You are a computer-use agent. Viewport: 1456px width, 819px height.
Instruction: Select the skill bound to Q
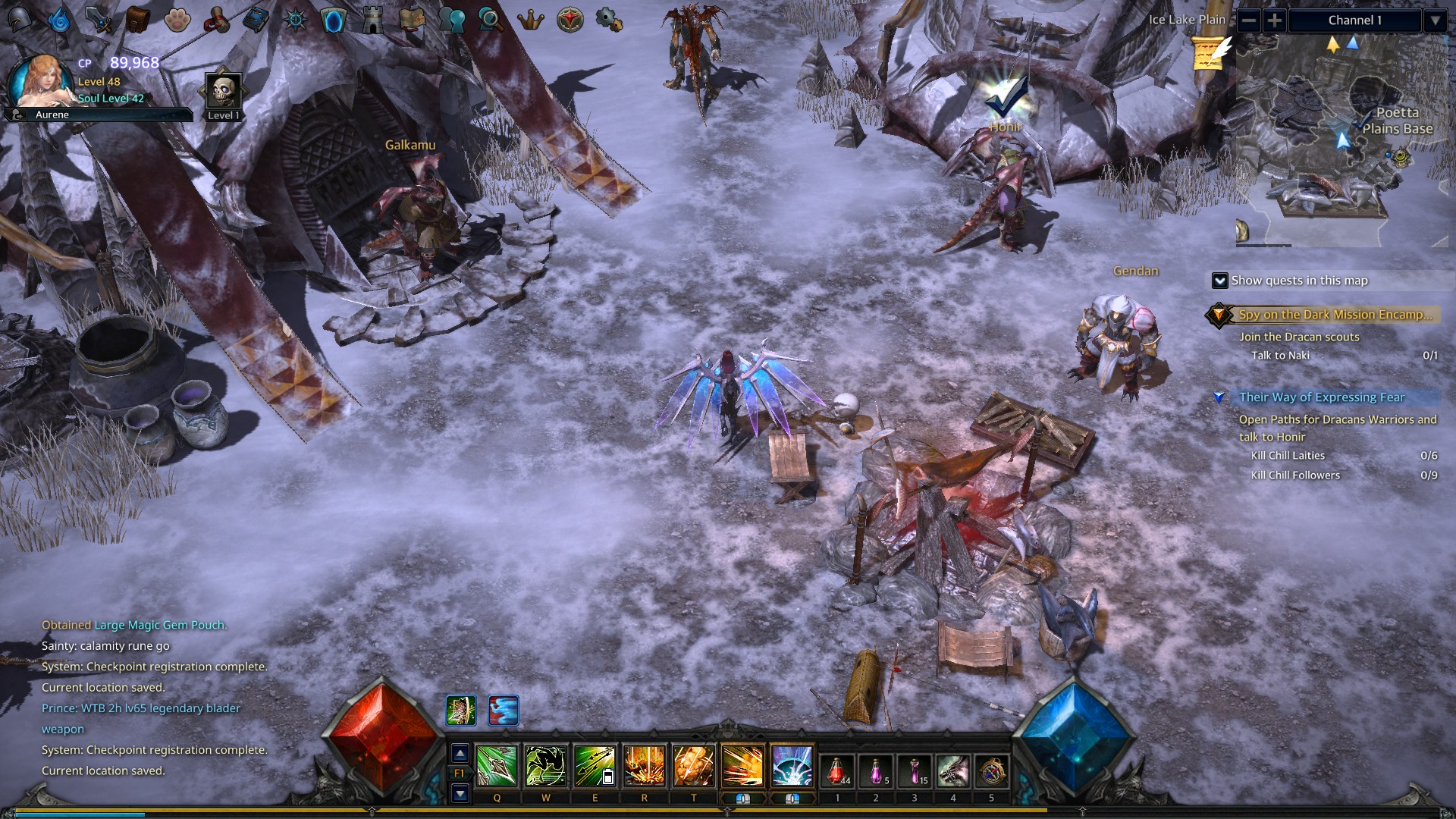click(x=497, y=766)
